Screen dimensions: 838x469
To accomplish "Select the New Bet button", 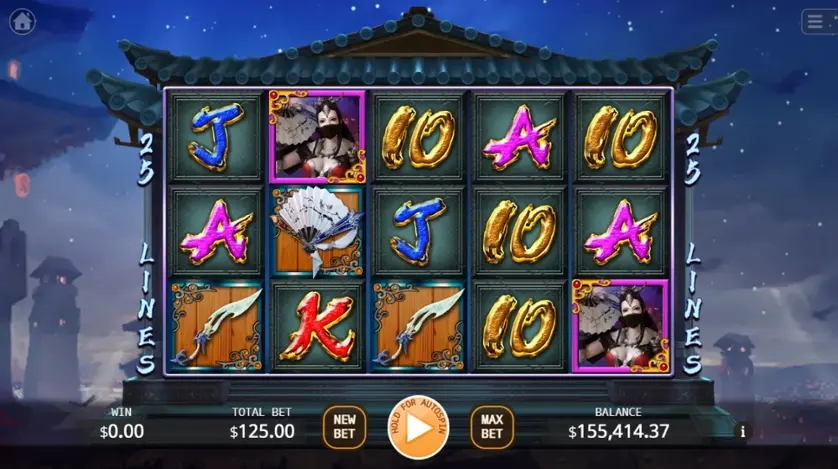I will pos(344,427).
